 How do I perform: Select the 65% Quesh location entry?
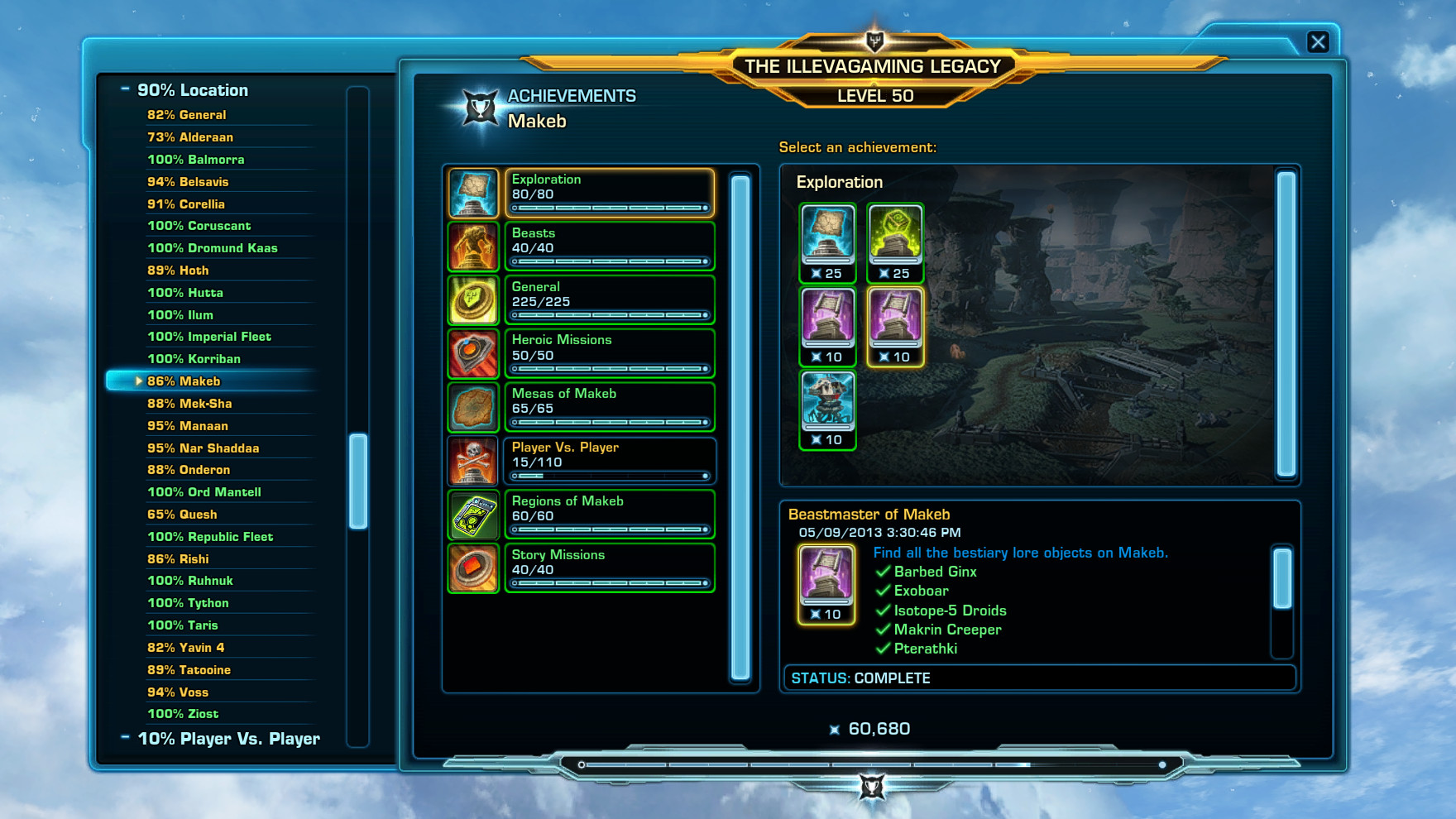(182, 514)
